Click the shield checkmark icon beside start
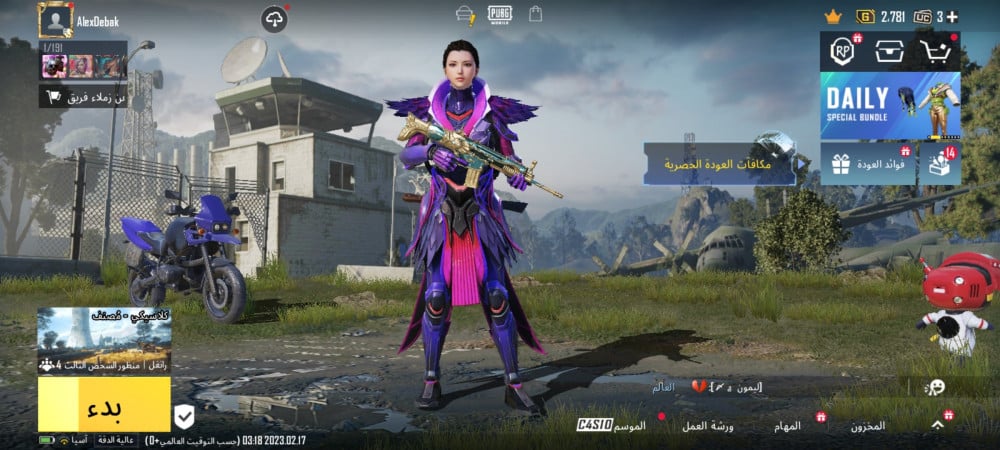The height and width of the screenshot is (450, 1000). tap(184, 416)
